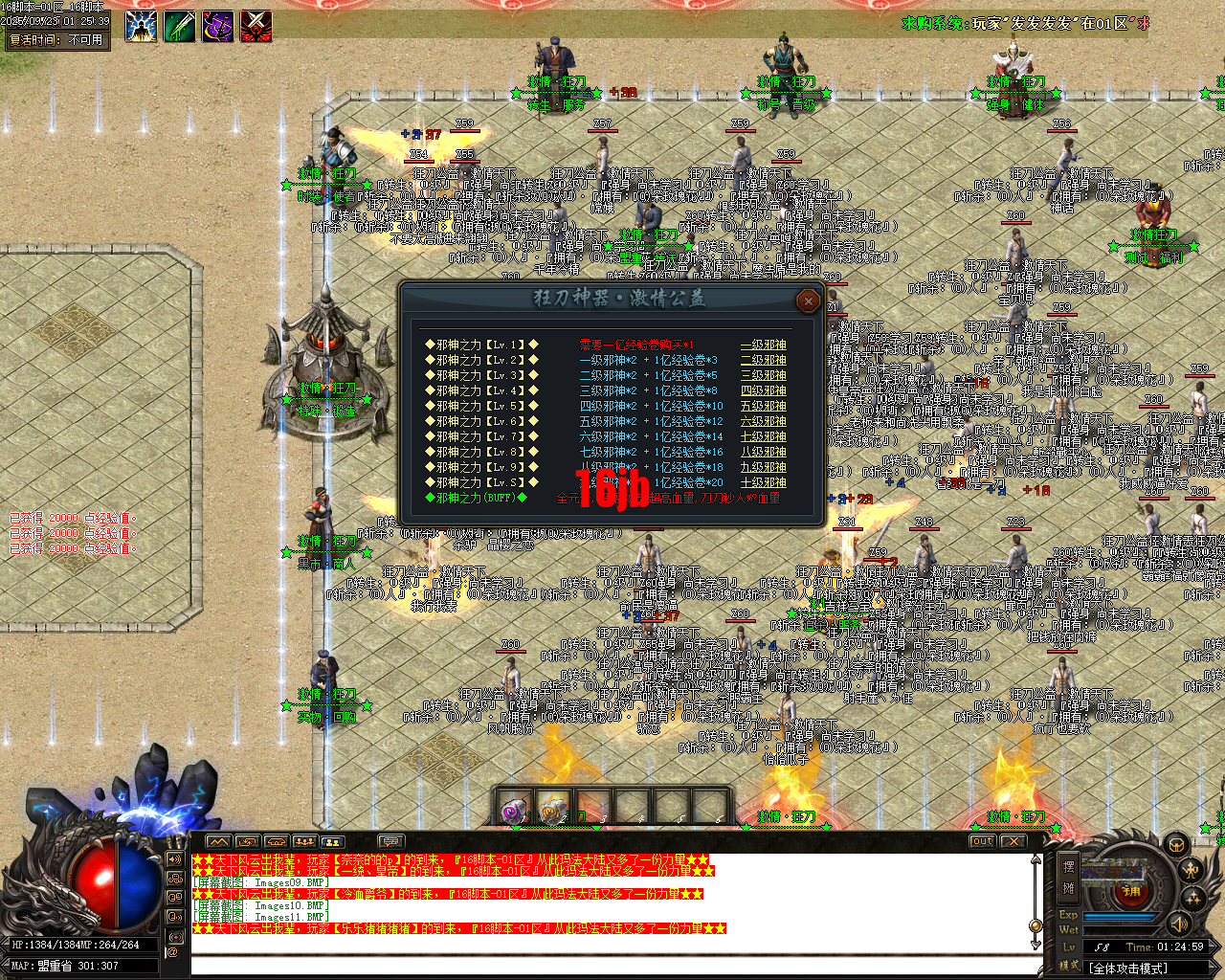This screenshot has height=980, width=1225.
Task: Click the character figure round icon at bottom right
Action: pos(1190,871)
